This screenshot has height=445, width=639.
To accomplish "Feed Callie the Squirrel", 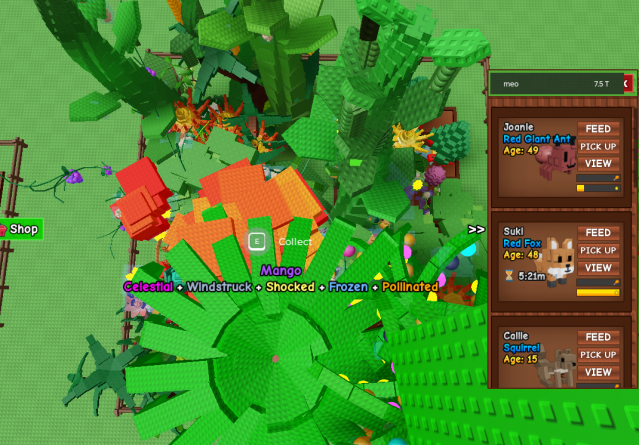I will coord(598,337).
